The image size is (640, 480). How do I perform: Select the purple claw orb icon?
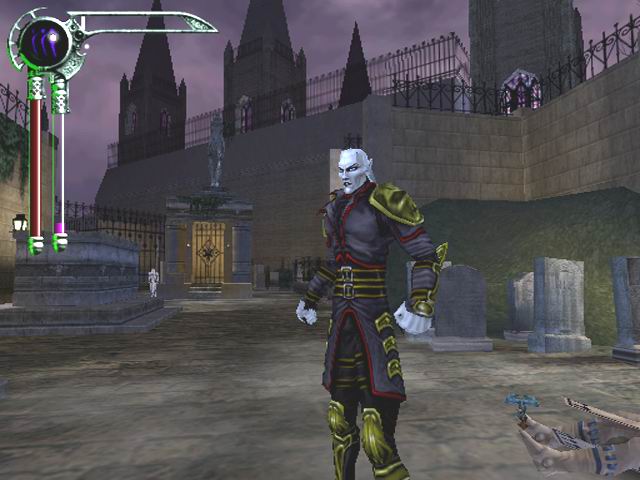(x=43, y=43)
